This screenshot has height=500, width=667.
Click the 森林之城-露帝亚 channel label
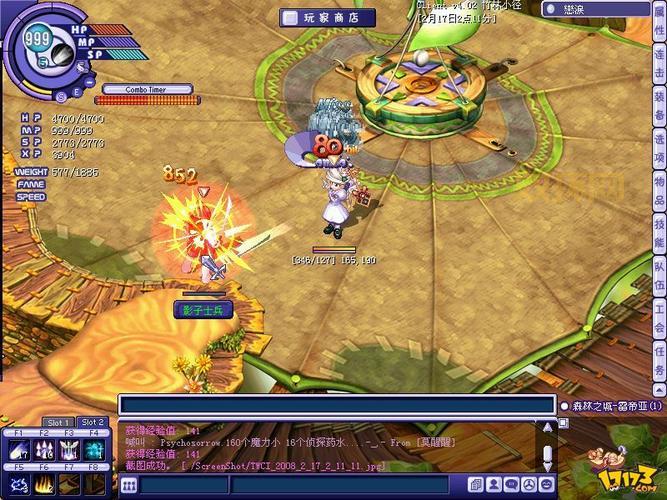615,406
